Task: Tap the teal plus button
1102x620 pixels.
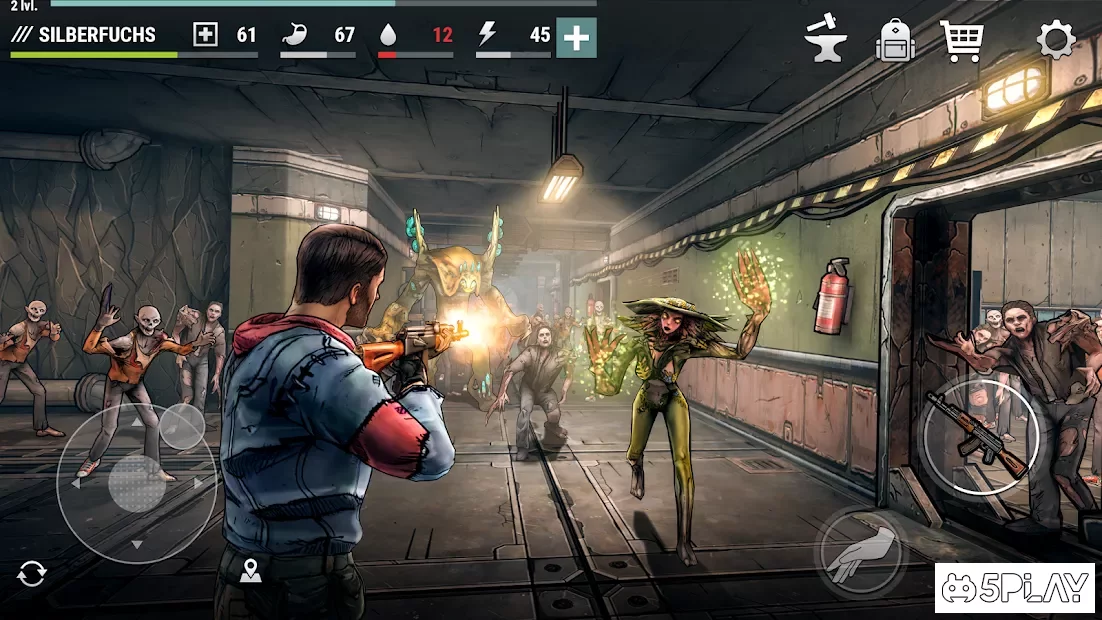Action: [576, 38]
